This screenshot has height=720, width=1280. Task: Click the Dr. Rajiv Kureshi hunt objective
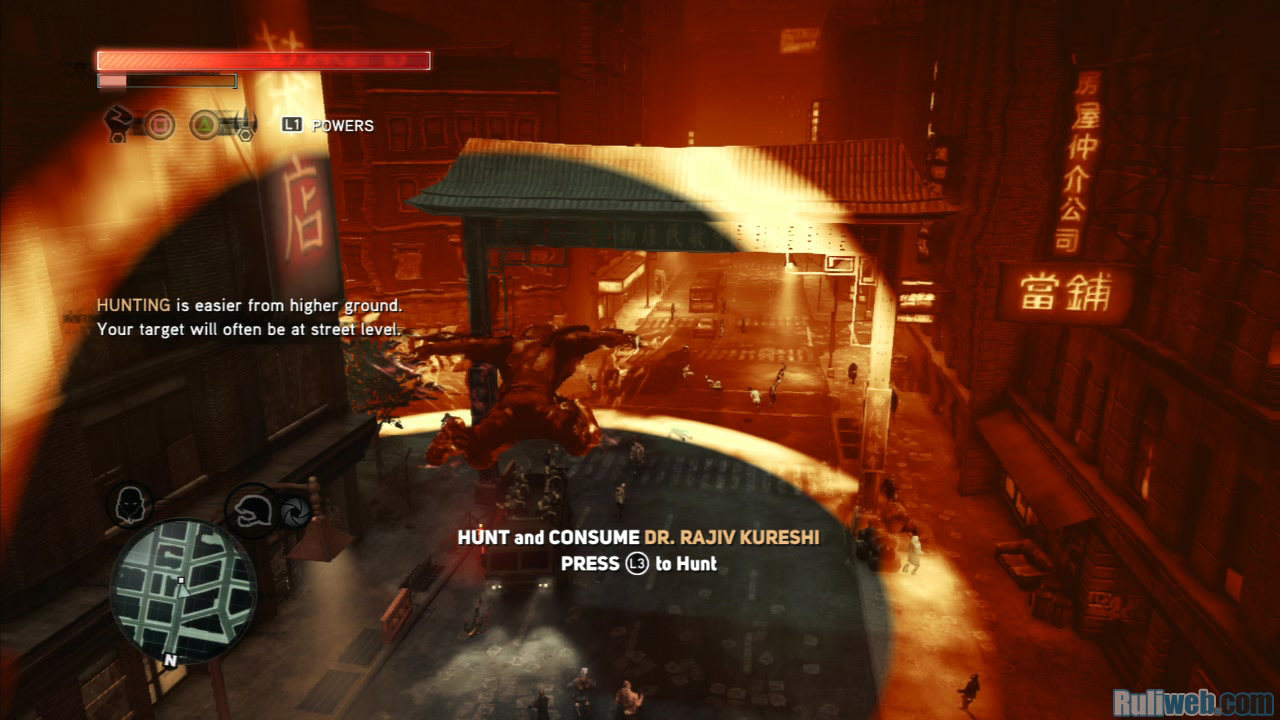[638, 538]
